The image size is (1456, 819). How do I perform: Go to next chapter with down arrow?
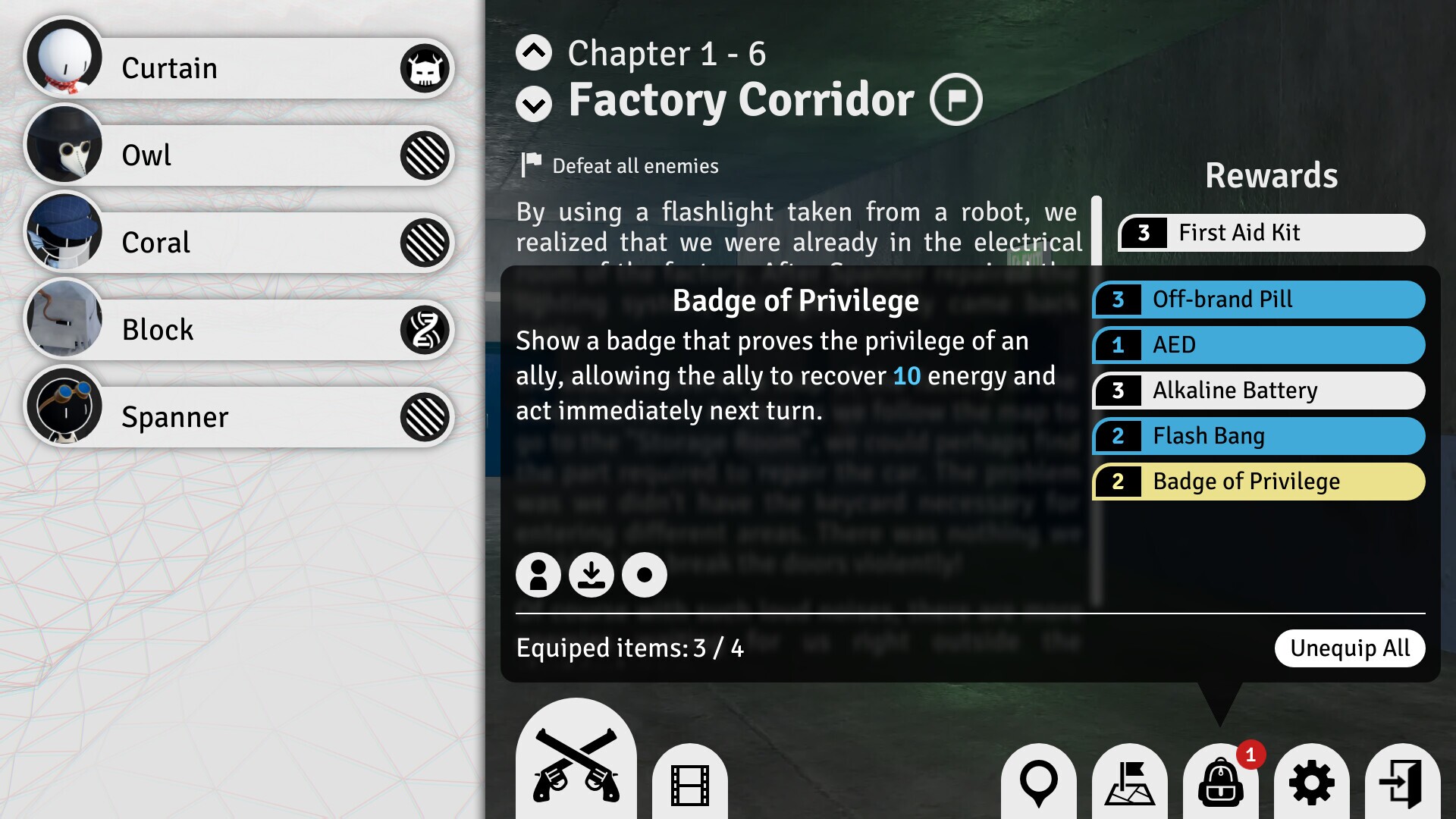coord(534,104)
